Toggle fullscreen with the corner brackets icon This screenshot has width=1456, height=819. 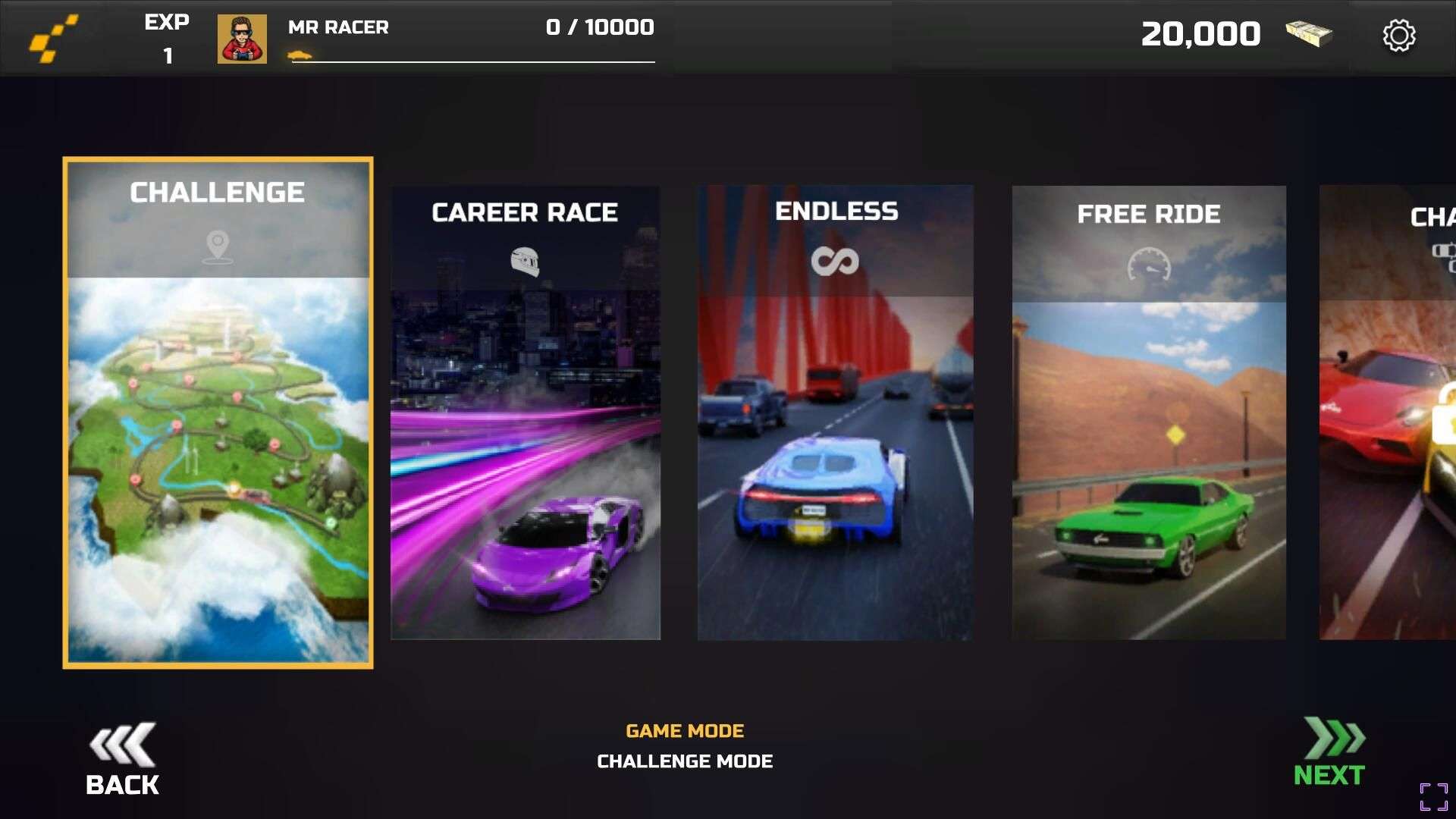[x=1433, y=797]
